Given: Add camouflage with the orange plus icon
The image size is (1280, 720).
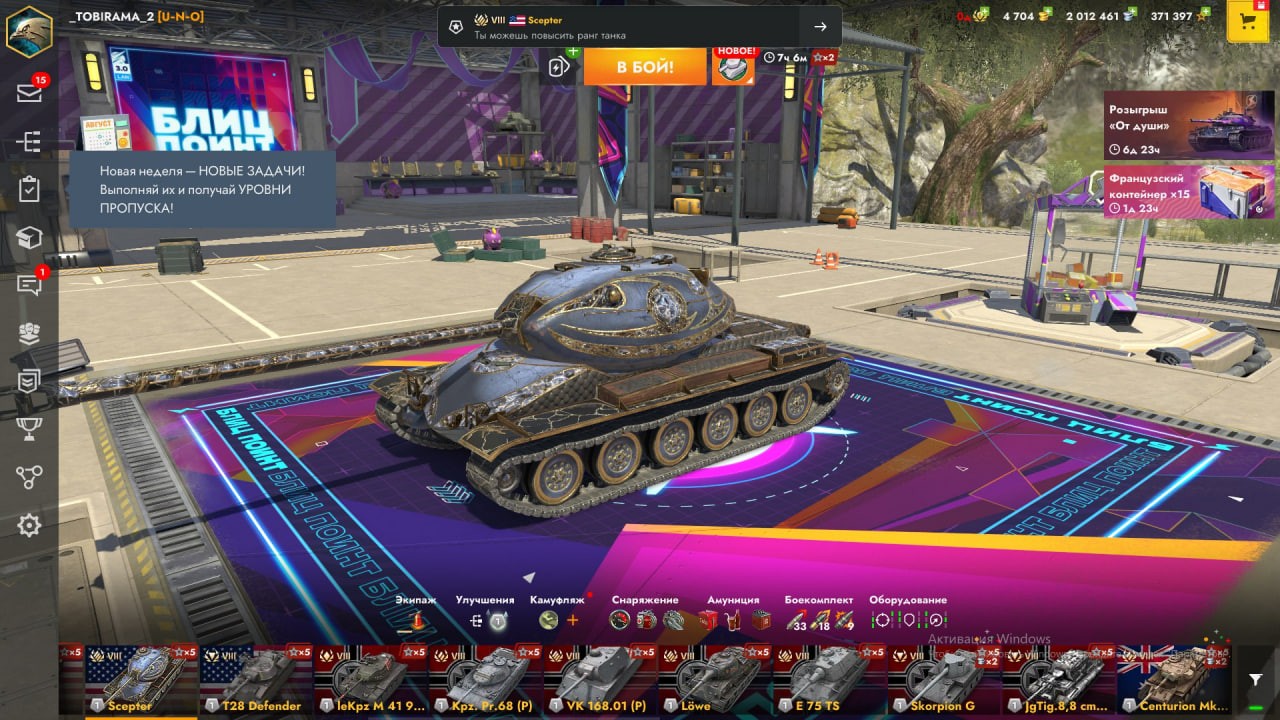Looking at the screenshot, I should (573, 621).
